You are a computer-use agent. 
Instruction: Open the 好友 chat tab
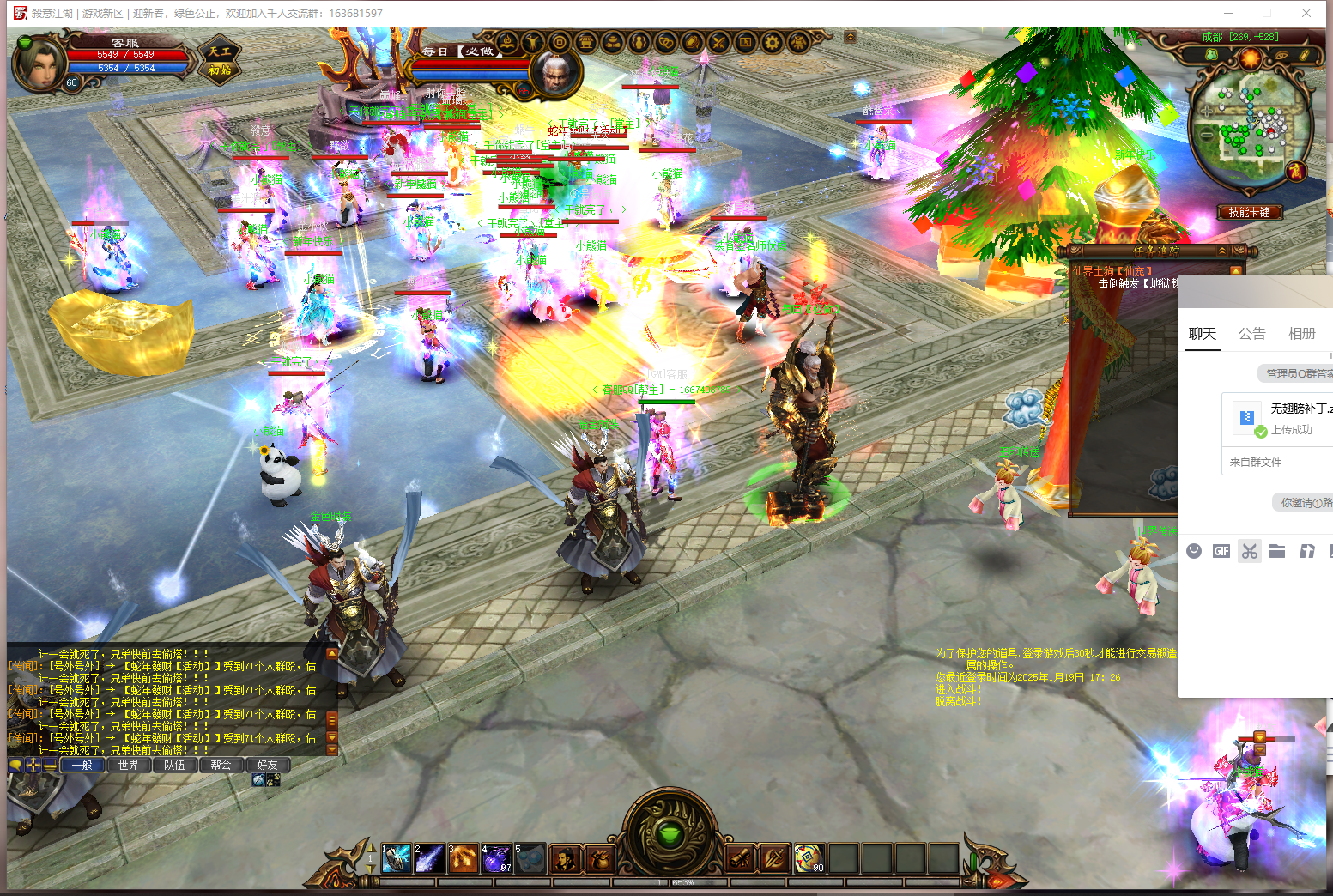(x=267, y=765)
